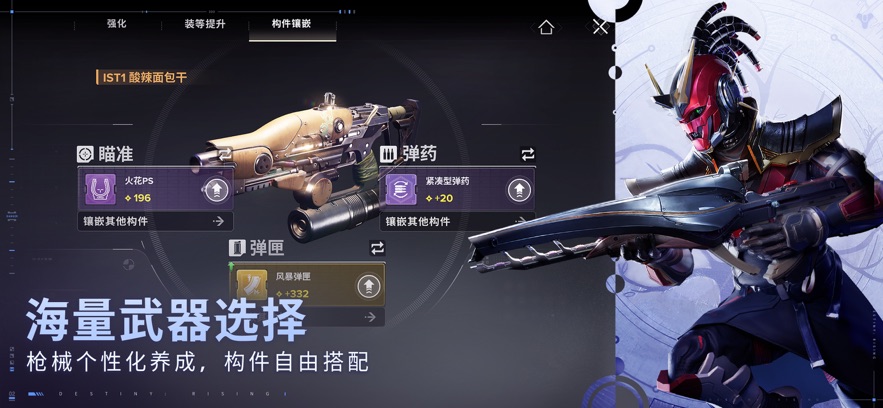Swap the 弹匣 component

377,248
